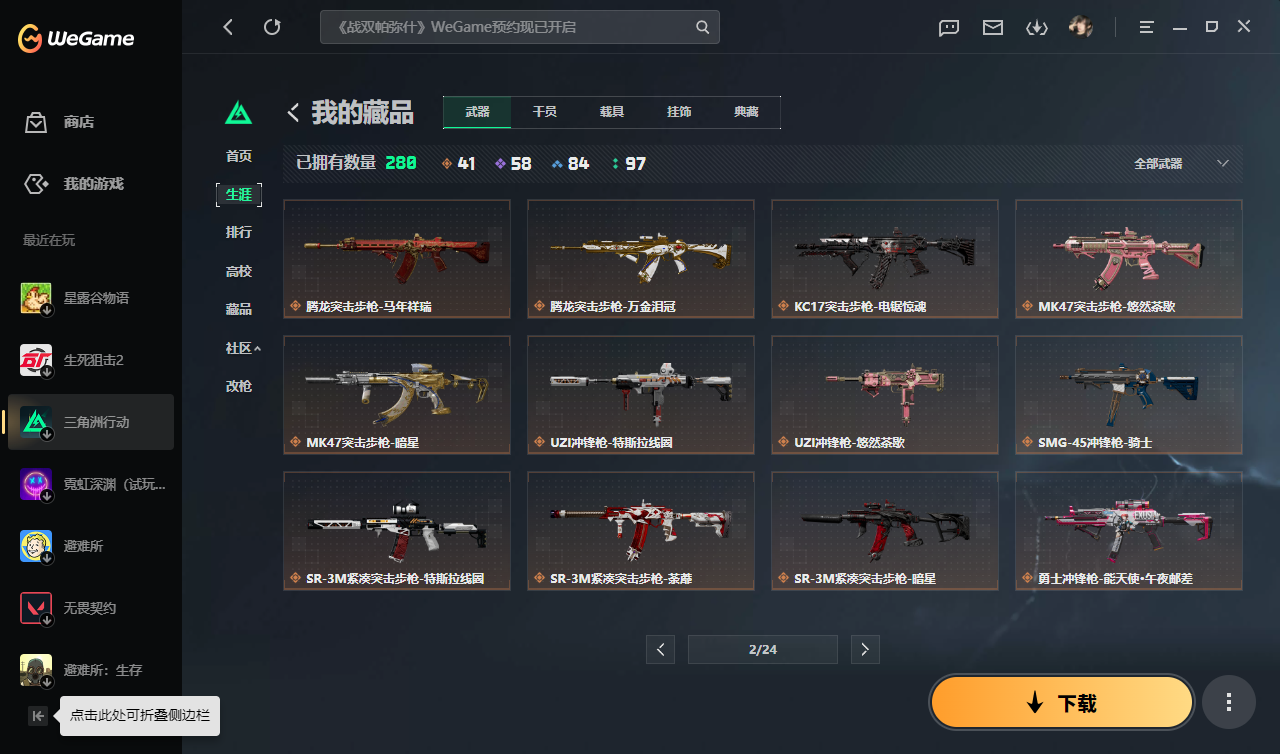Toggle the 生涯 sidebar selection
Viewport: 1280px width, 754px height.
(239, 195)
